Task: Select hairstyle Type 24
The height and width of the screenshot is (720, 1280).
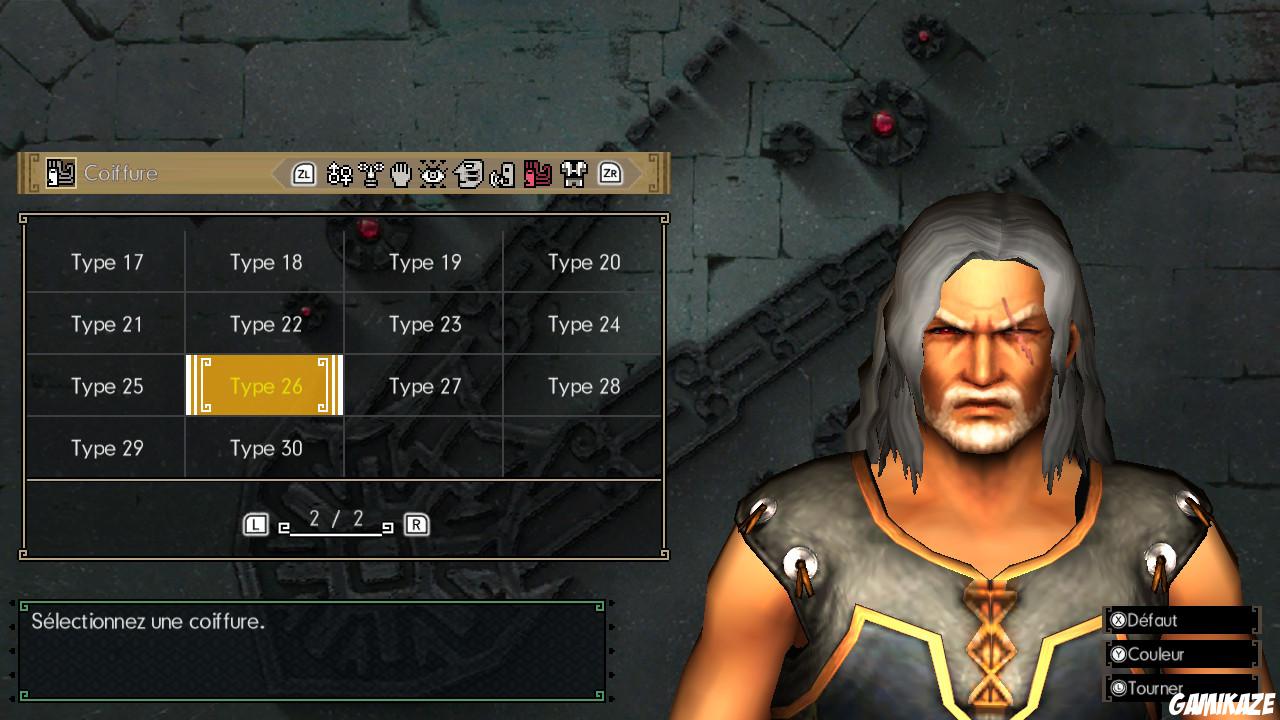Action: [584, 324]
